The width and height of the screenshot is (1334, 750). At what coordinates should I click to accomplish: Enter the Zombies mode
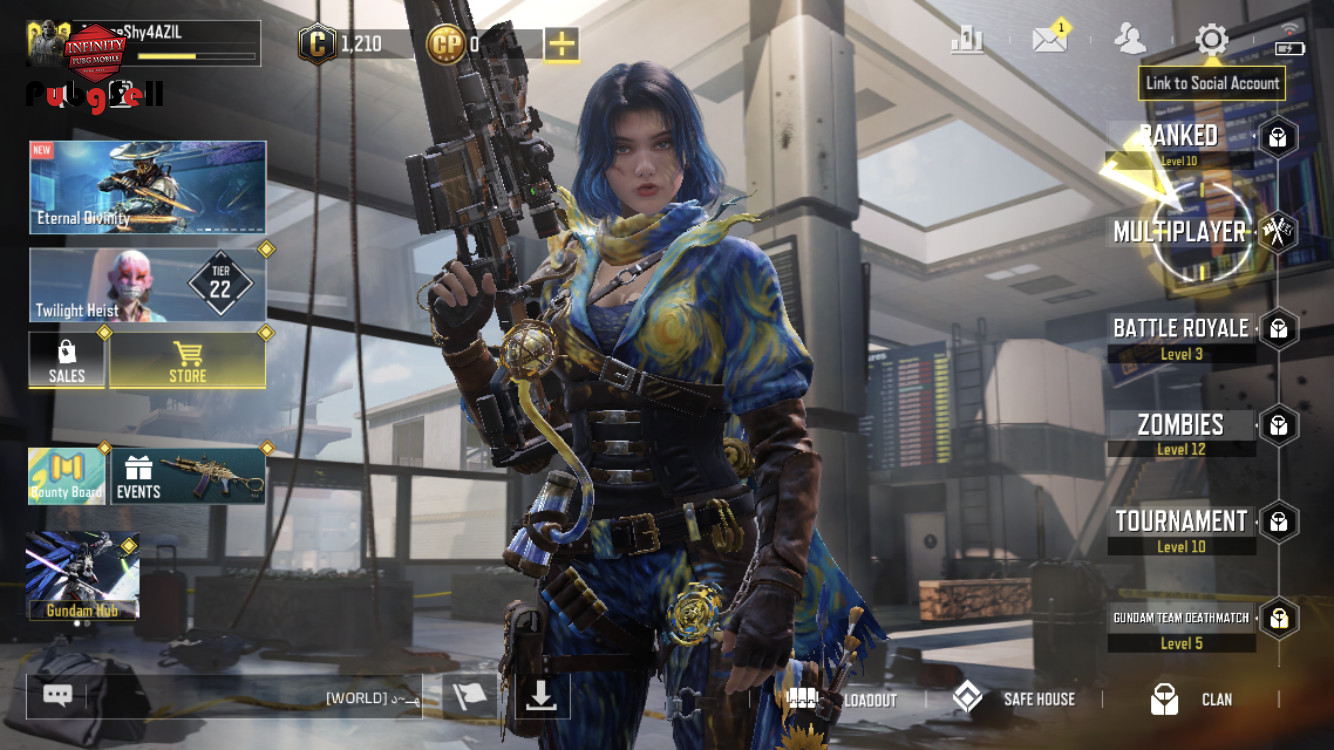1181,425
